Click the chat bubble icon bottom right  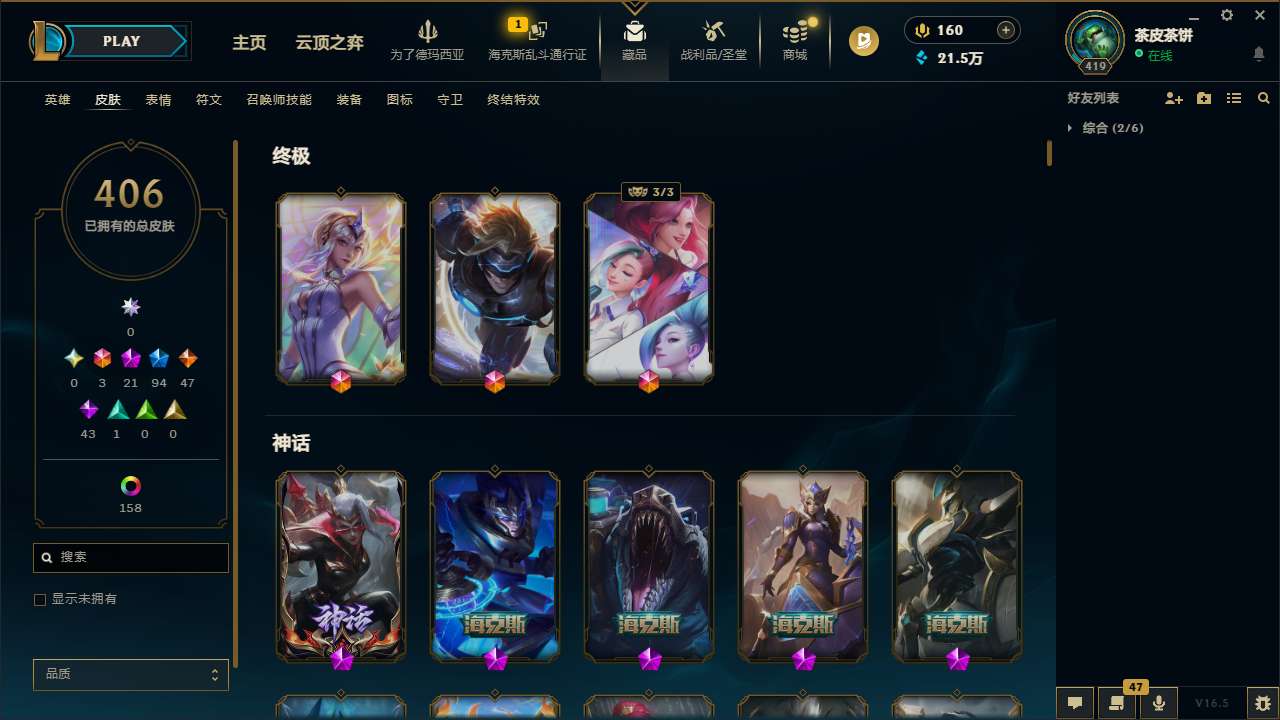(x=1073, y=703)
